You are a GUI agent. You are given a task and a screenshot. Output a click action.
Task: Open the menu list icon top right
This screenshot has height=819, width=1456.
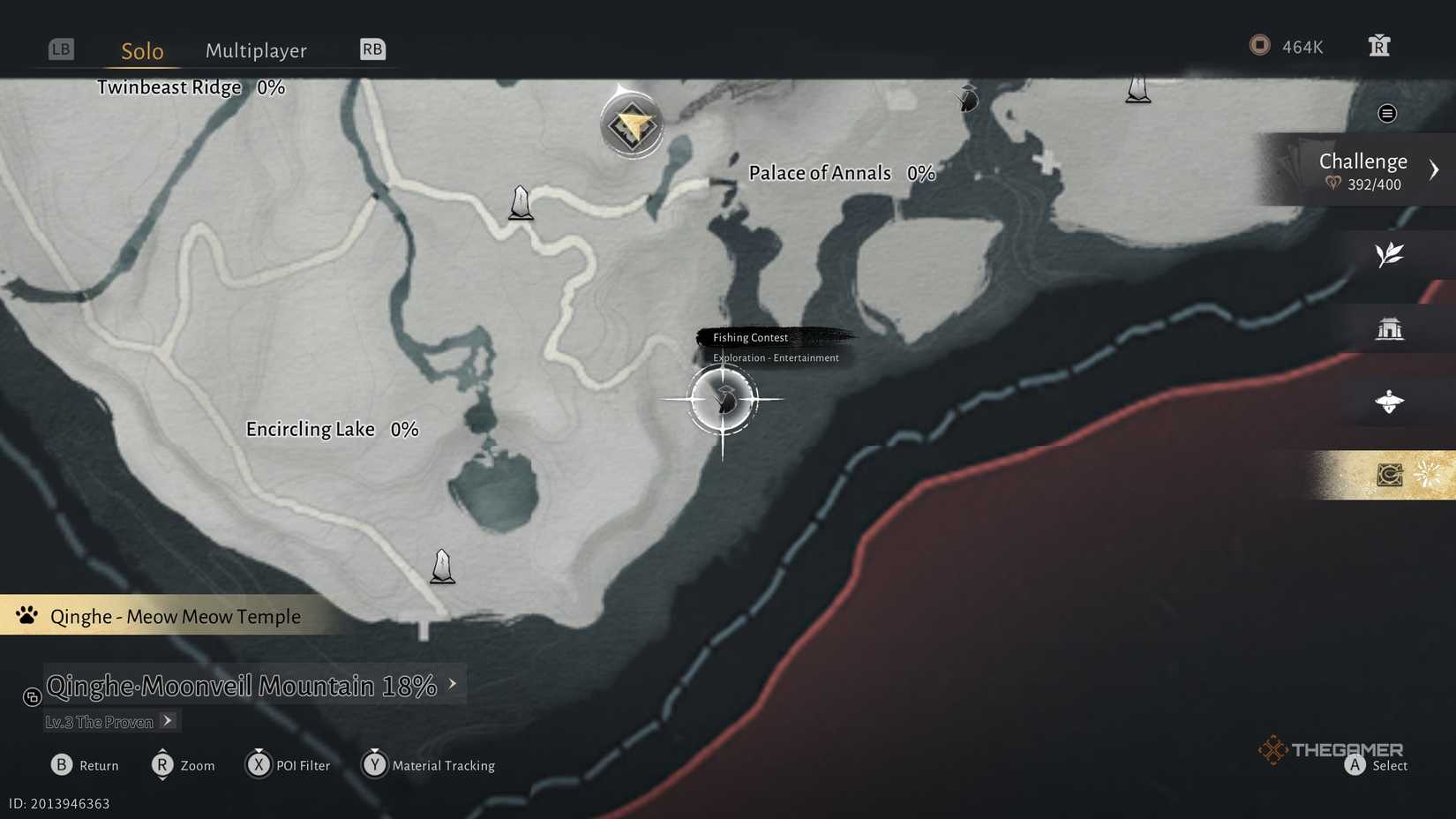click(x=1387, y=113)
